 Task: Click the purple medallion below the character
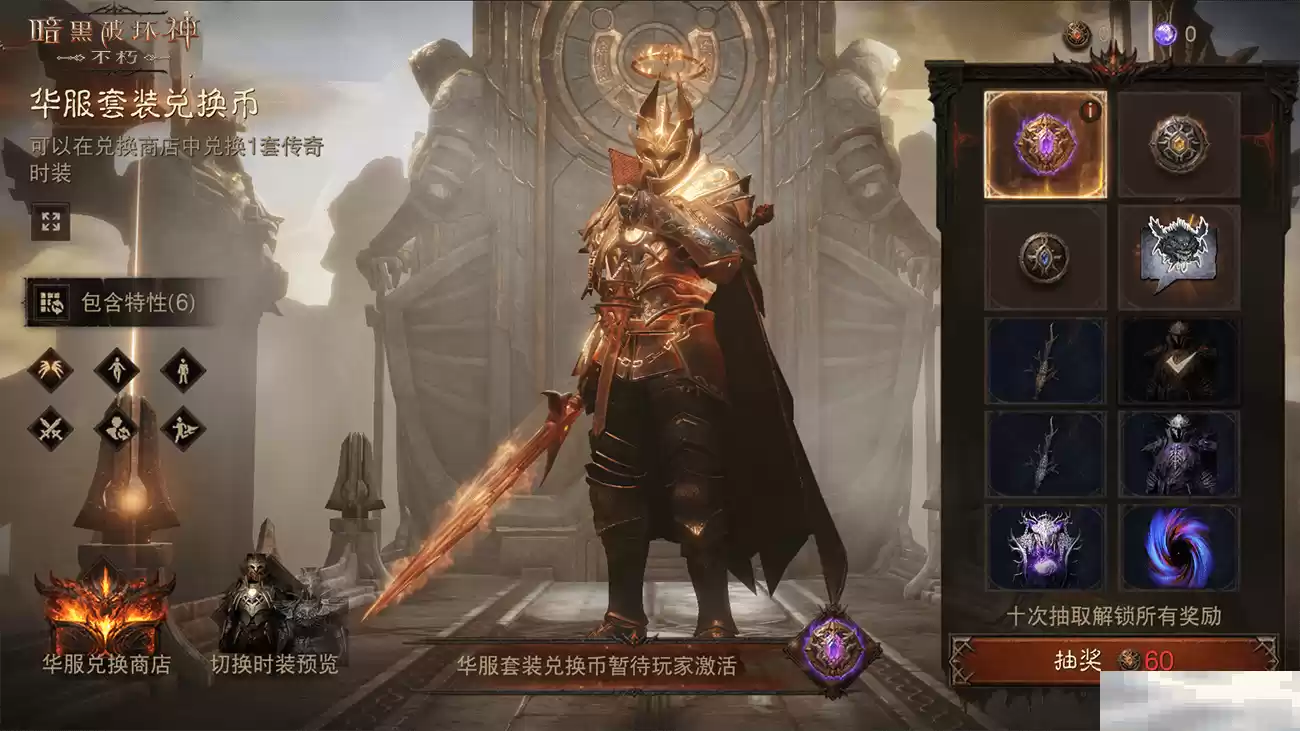click(831, 648)
